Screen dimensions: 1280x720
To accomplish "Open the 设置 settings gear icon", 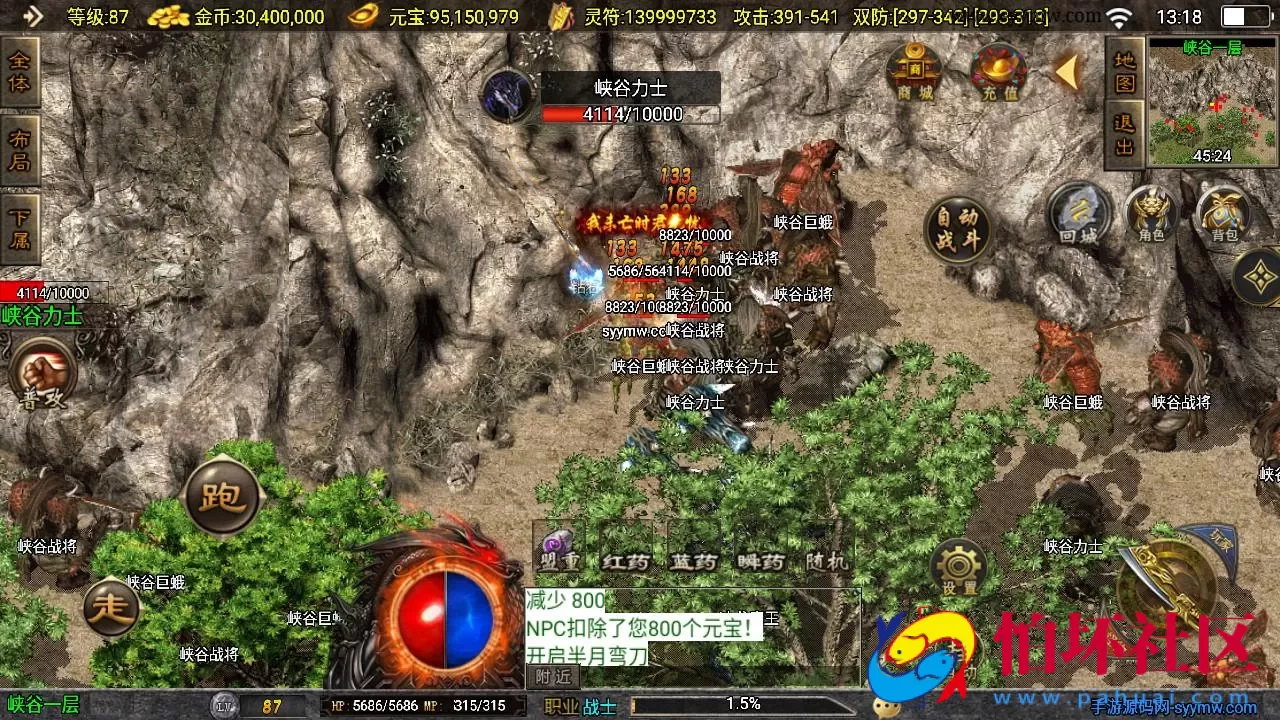I will click(960, 567).
